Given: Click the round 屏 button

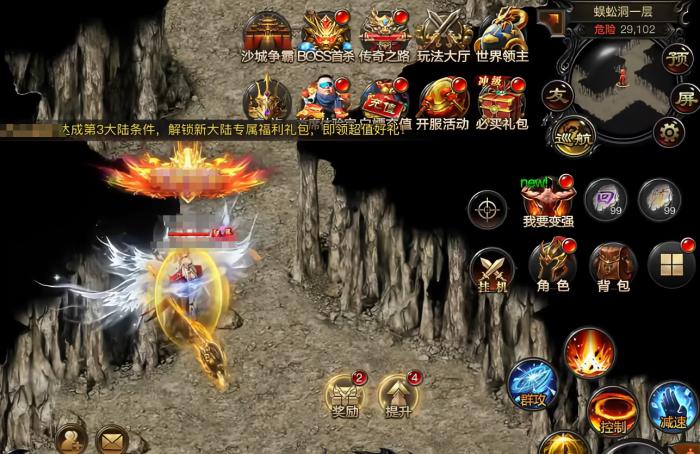Looking at the screenshot, I should coord(684,98).
